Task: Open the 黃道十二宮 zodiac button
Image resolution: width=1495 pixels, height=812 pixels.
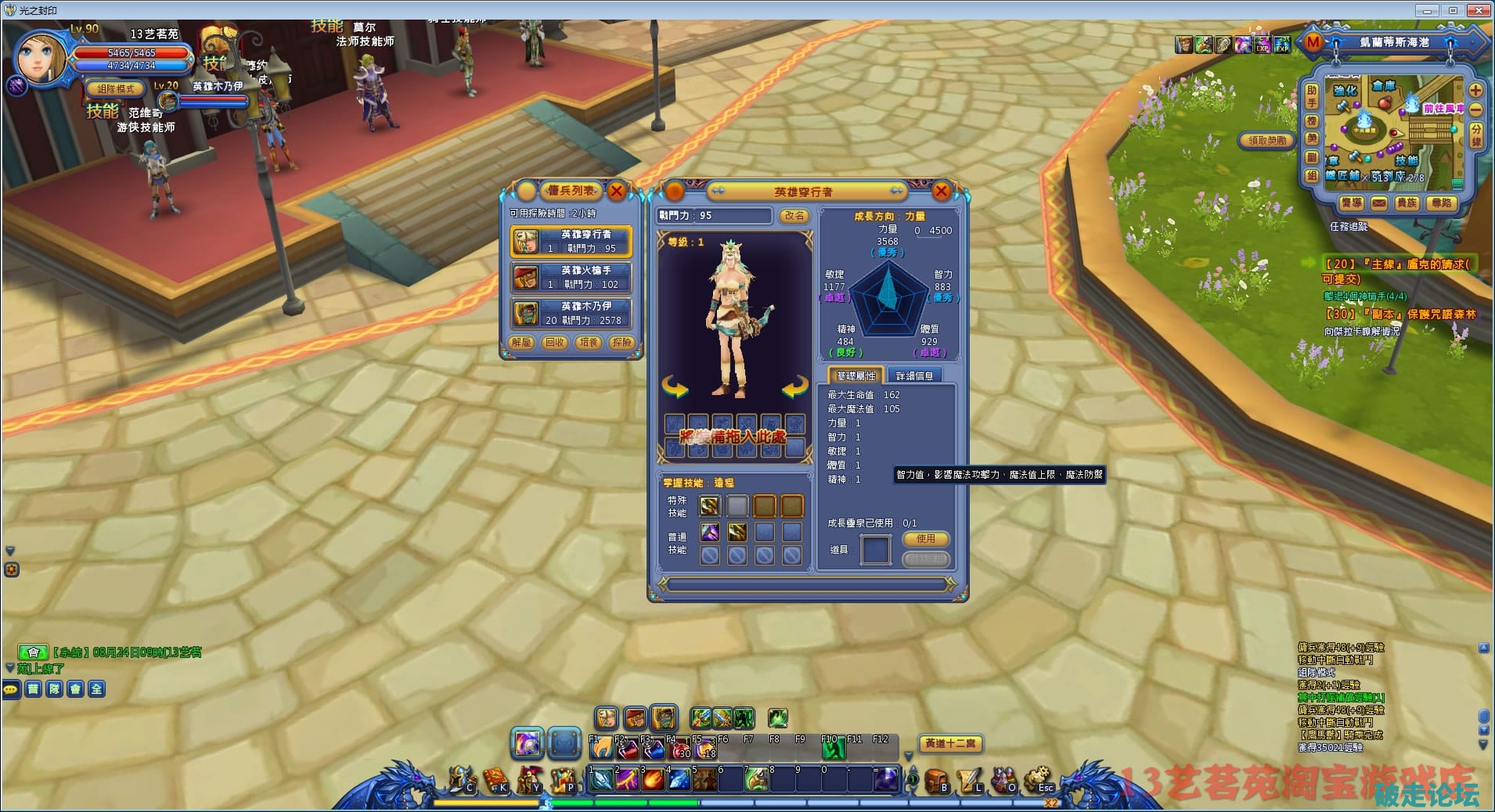Action: (950, 743)
